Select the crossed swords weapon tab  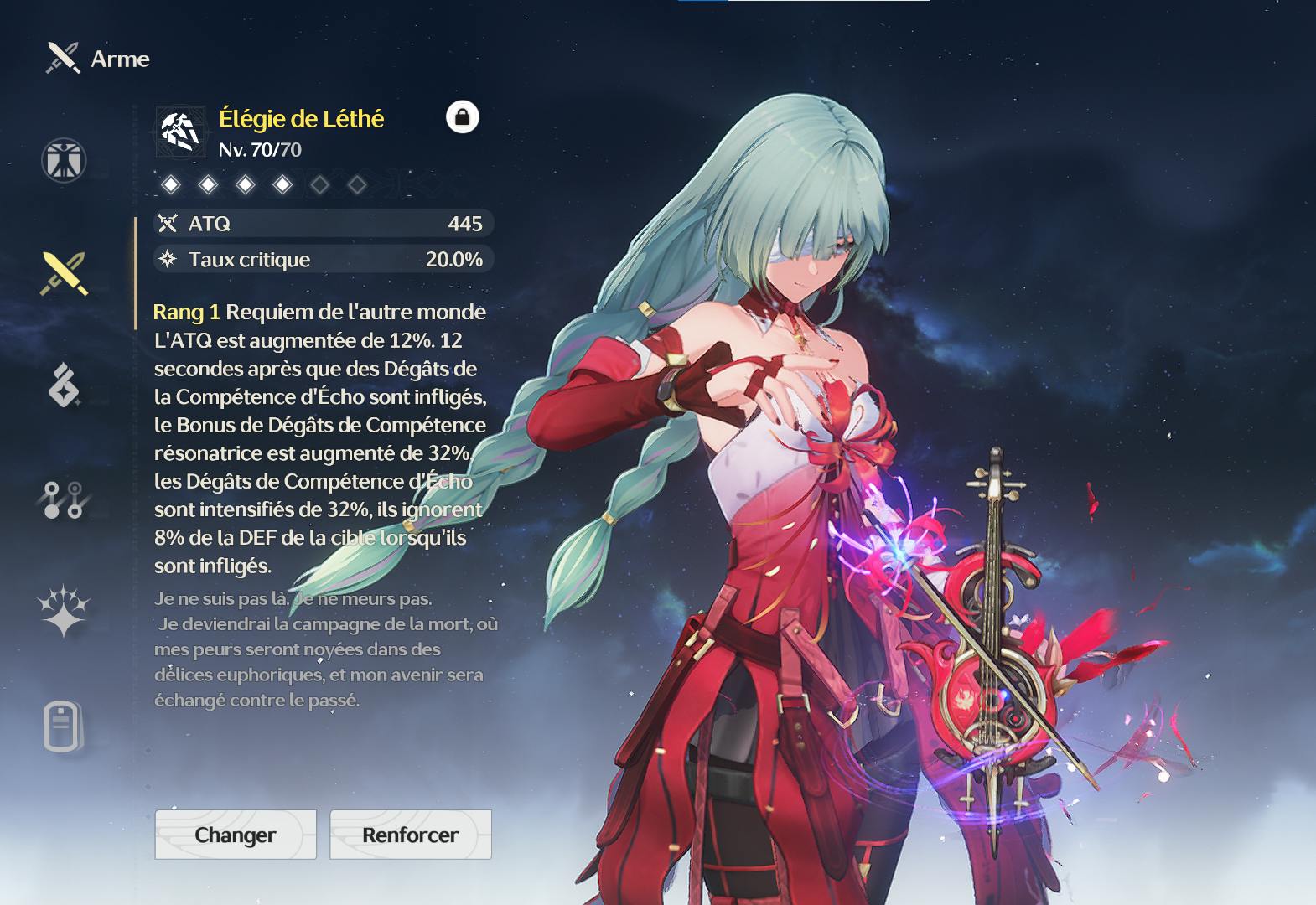[64, 273]
